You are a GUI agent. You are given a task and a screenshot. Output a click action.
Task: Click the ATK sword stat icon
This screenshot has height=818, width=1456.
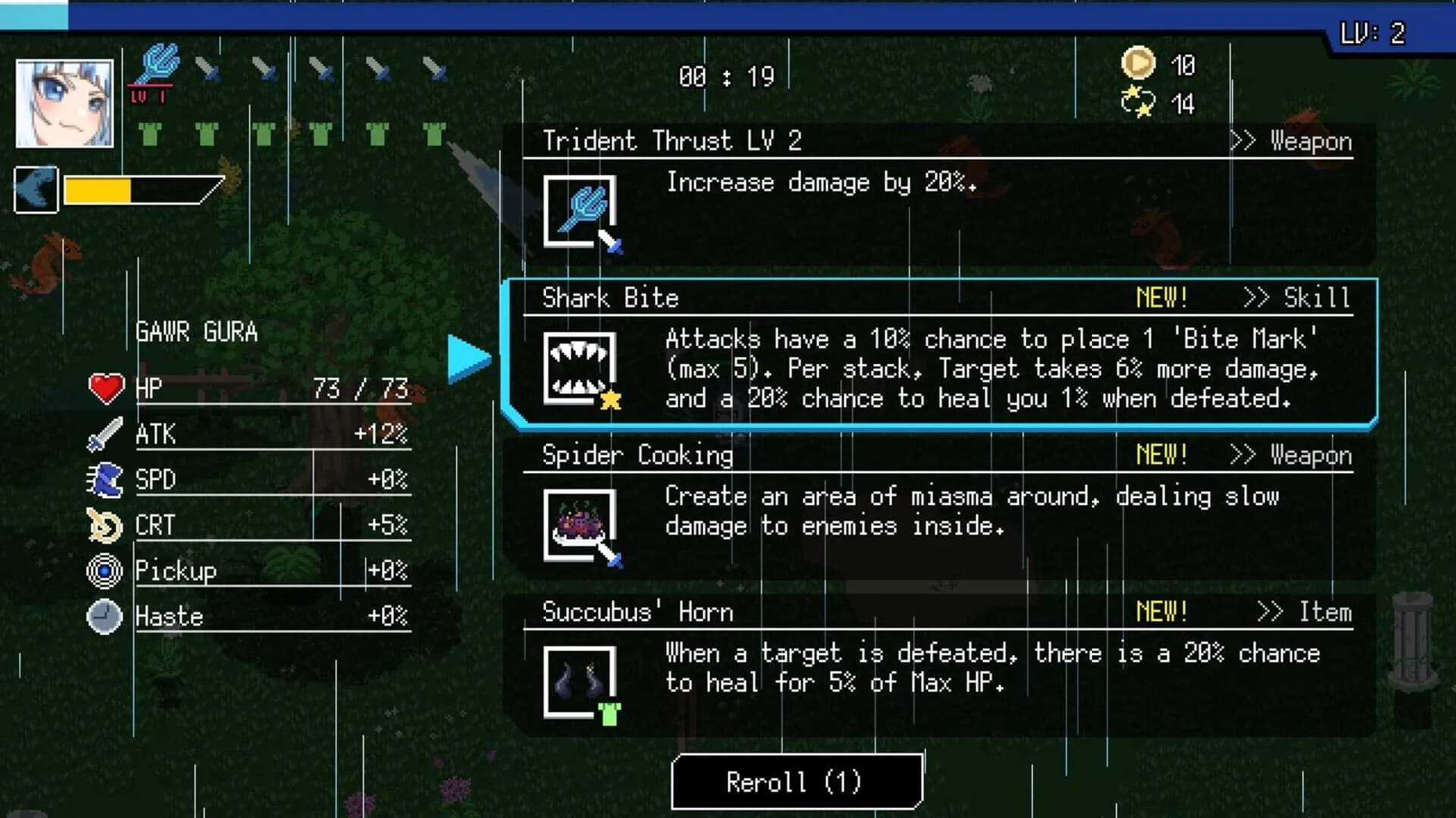pyautogui.click(x=106, y=432)
